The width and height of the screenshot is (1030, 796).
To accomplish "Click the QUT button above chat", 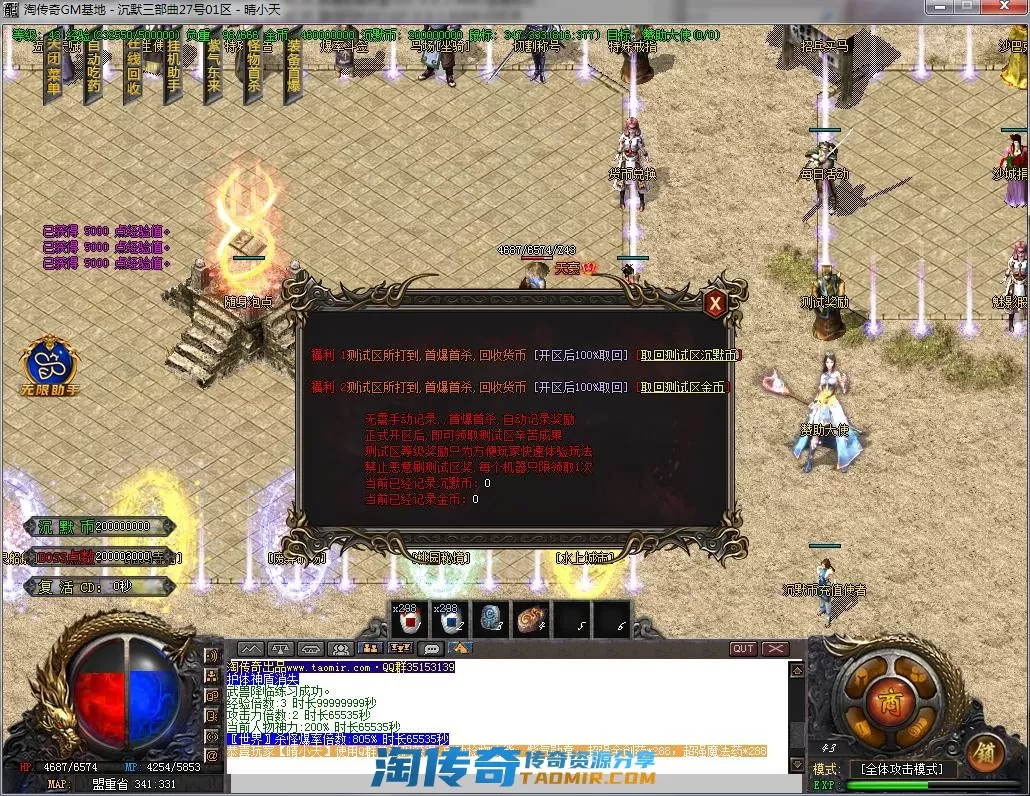I will click(x=743, y=649).
